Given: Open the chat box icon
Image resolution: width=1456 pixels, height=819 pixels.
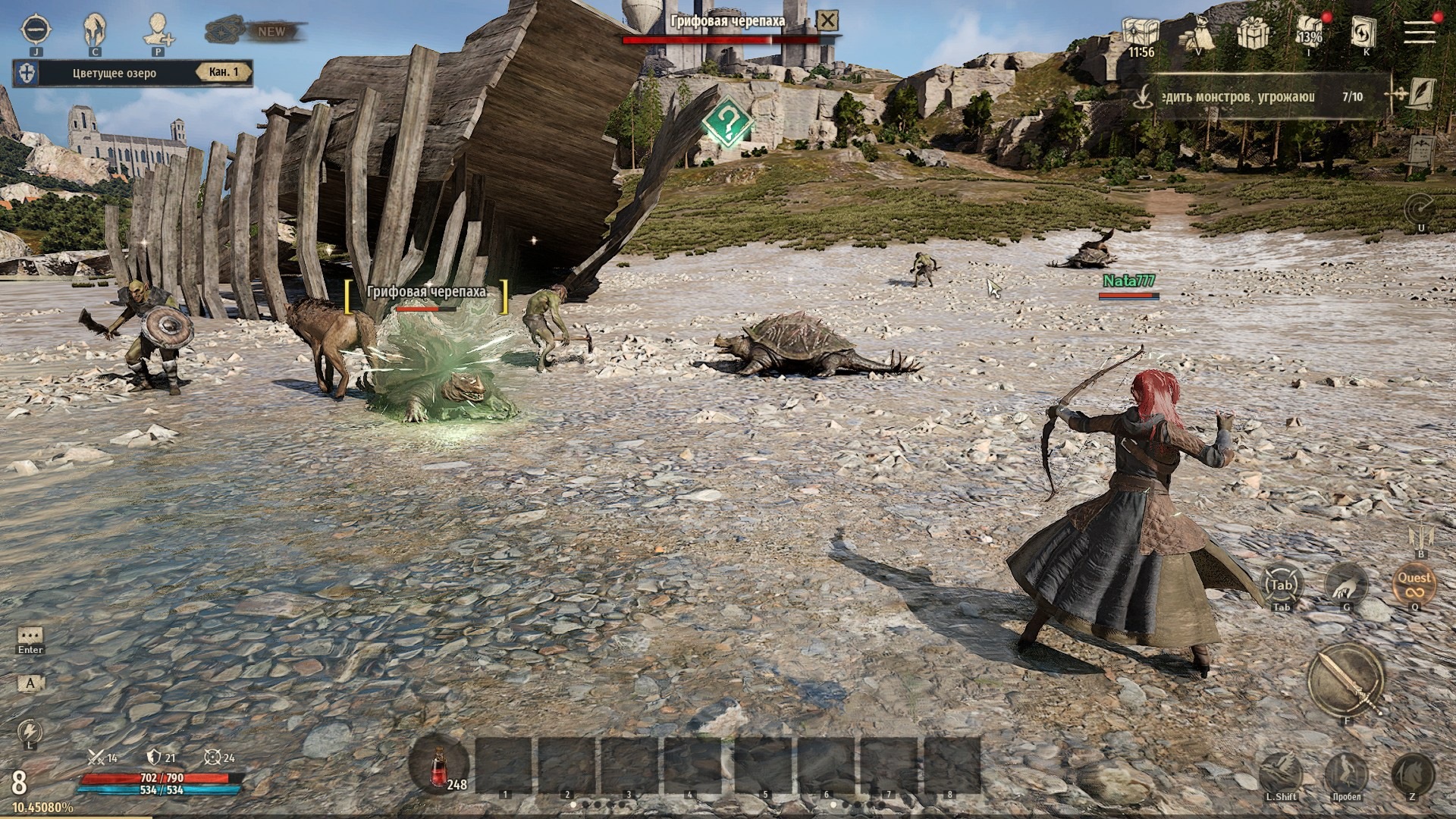Looking at the screenshot, I should click(x=30, y=635).
